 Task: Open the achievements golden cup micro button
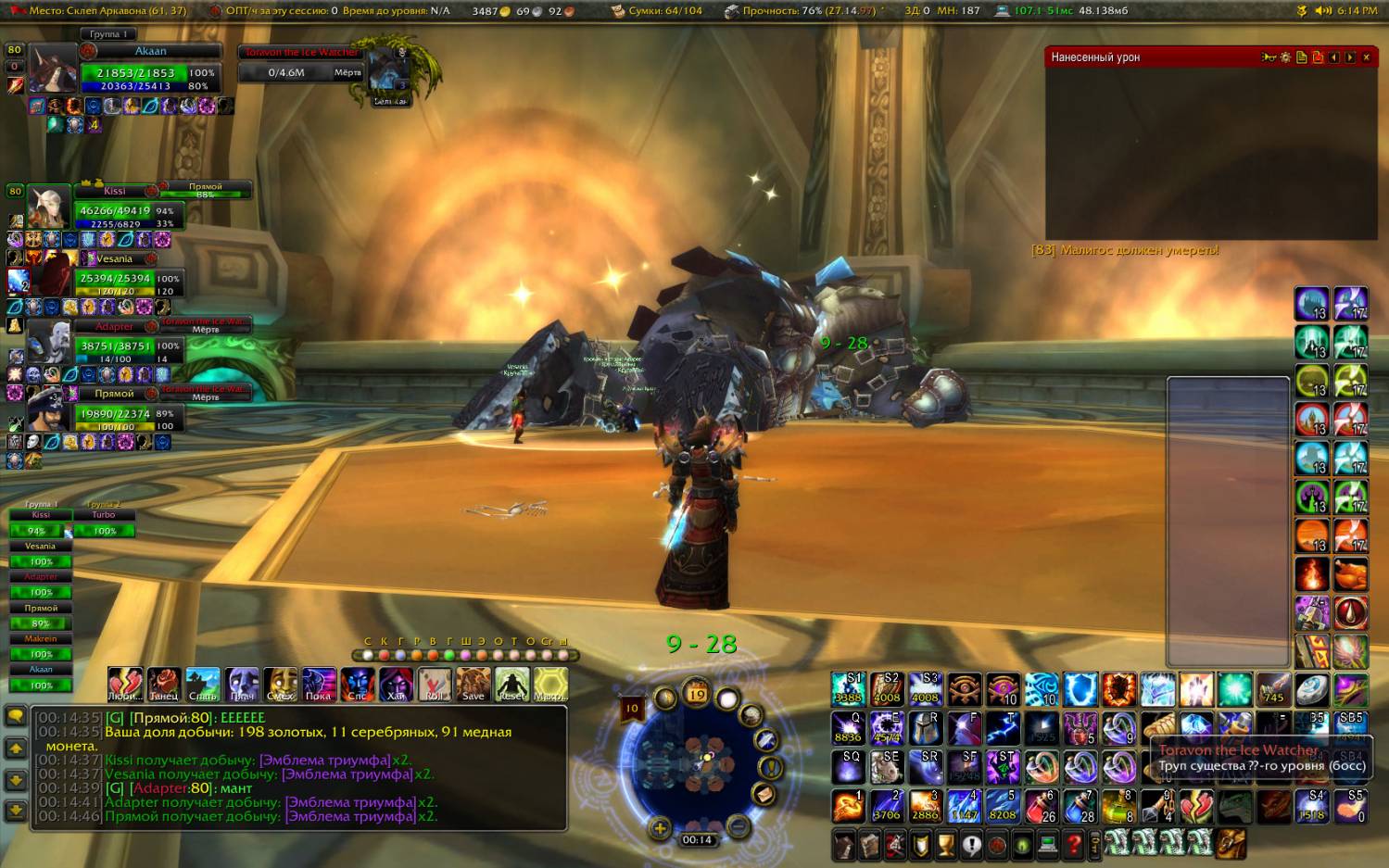click(945, 844)
